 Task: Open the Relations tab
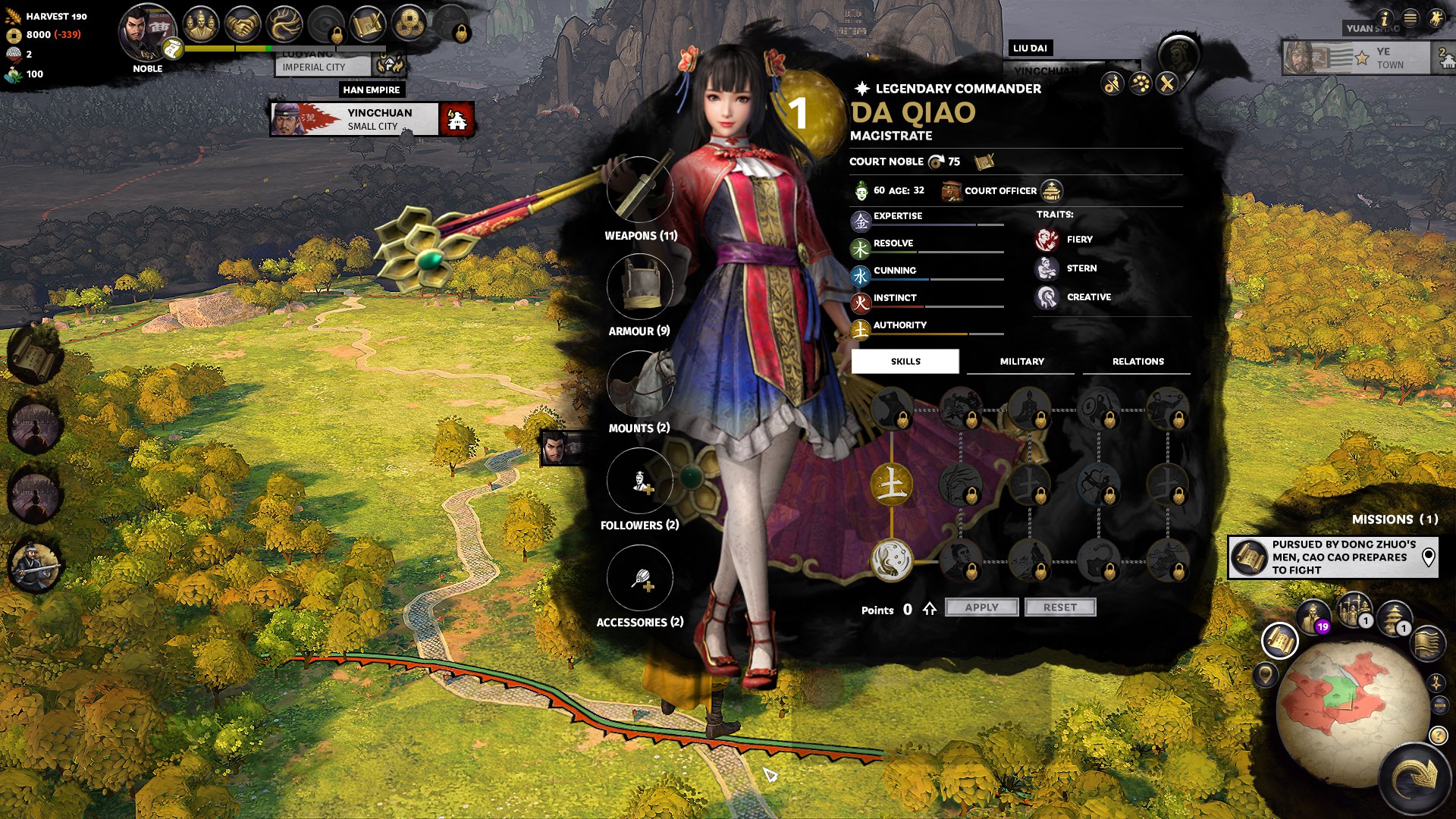[1137, 362]
